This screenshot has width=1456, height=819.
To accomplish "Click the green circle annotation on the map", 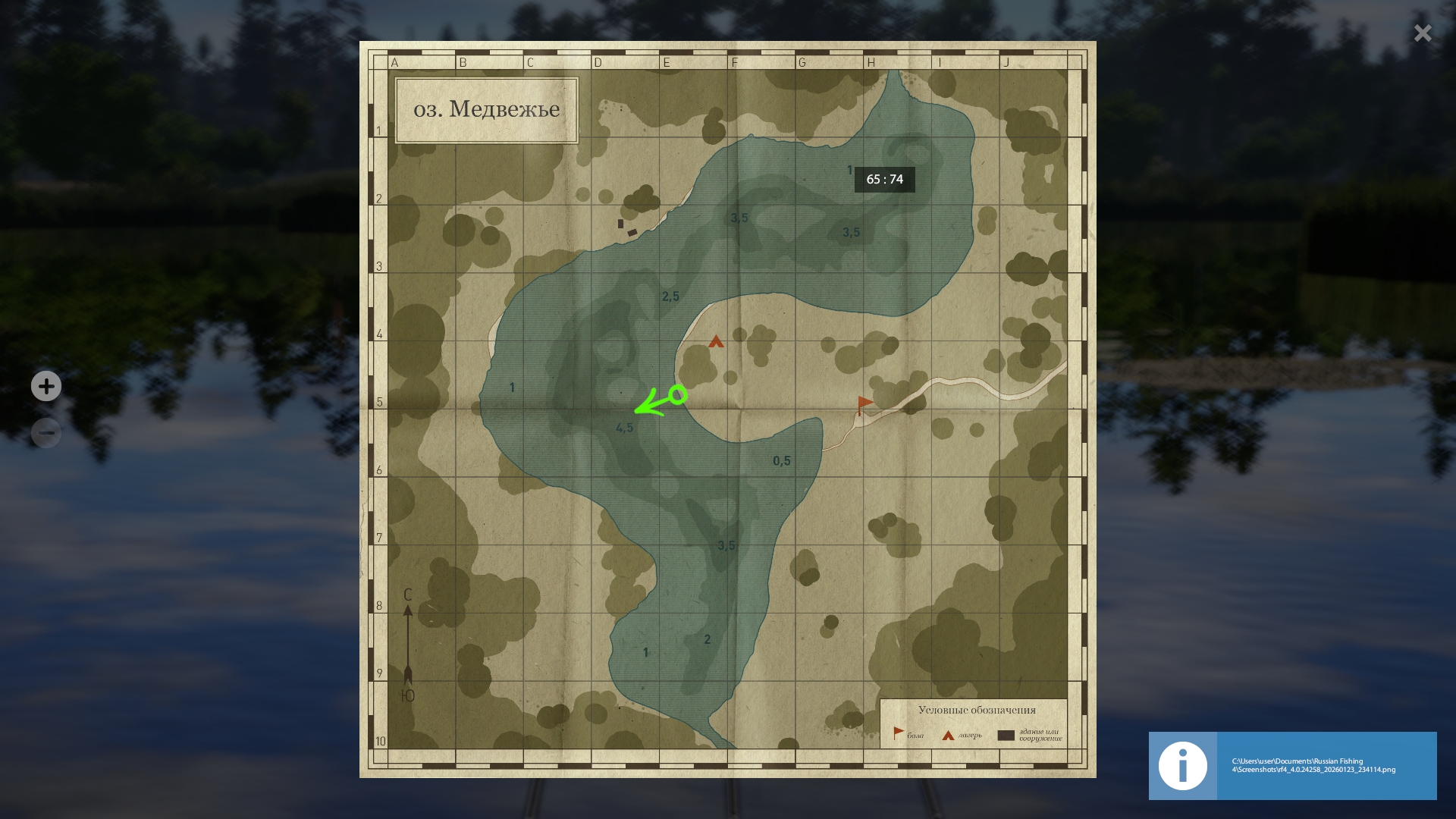I will (x=678, y=394).
